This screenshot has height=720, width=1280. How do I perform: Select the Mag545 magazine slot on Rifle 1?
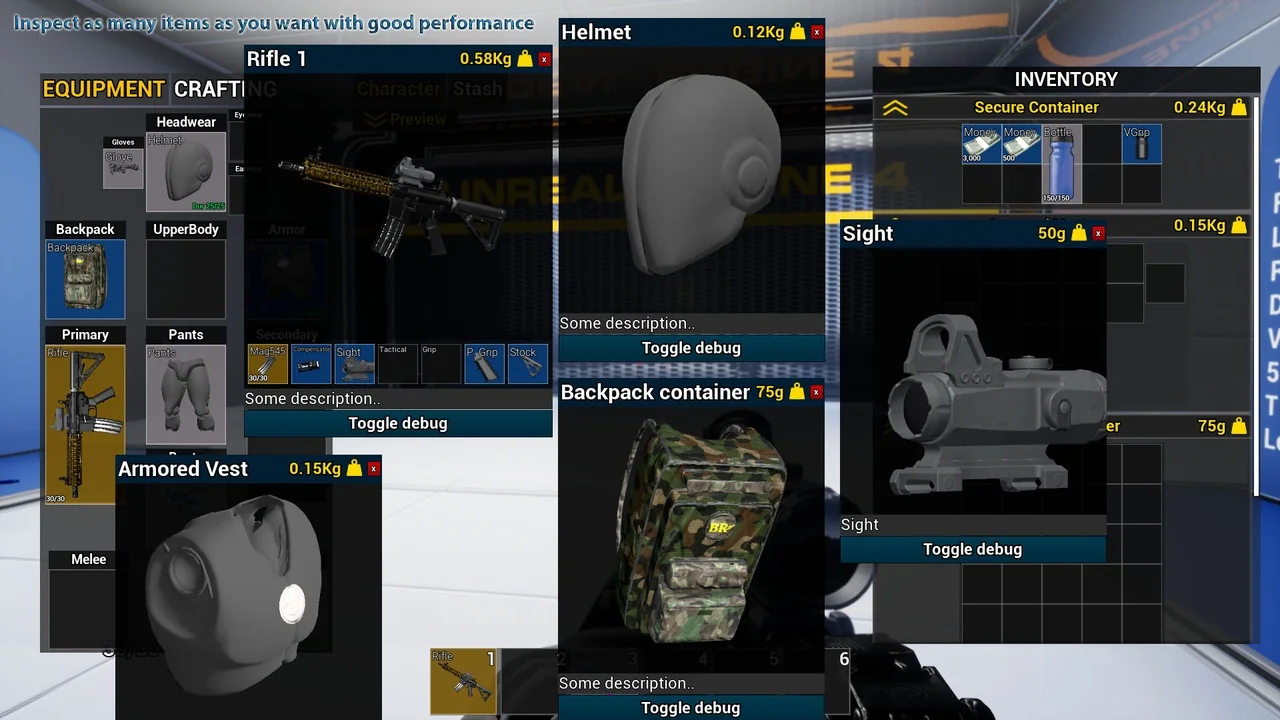click(x=267, y=363)
